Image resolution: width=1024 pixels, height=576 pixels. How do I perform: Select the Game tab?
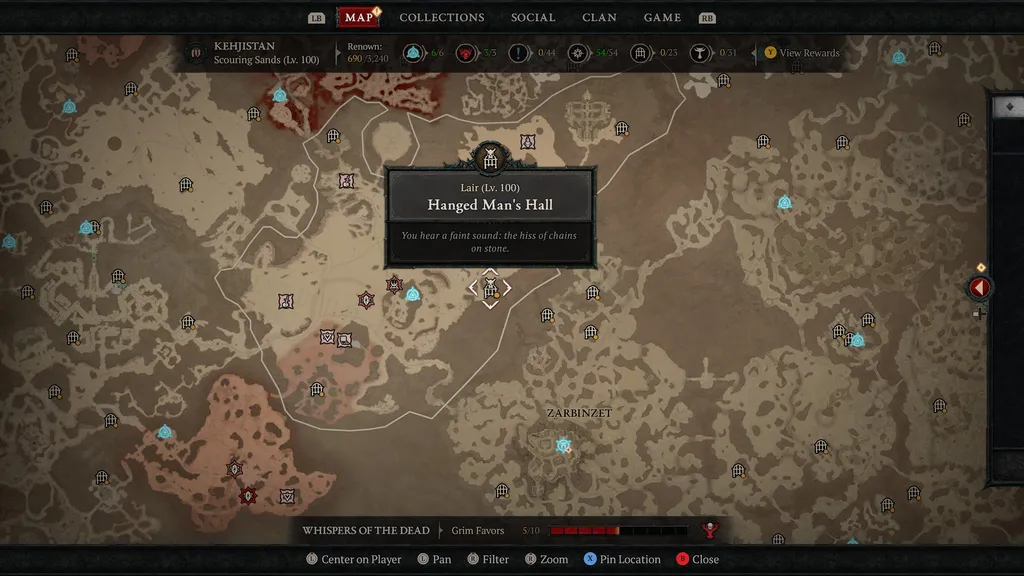662,17
